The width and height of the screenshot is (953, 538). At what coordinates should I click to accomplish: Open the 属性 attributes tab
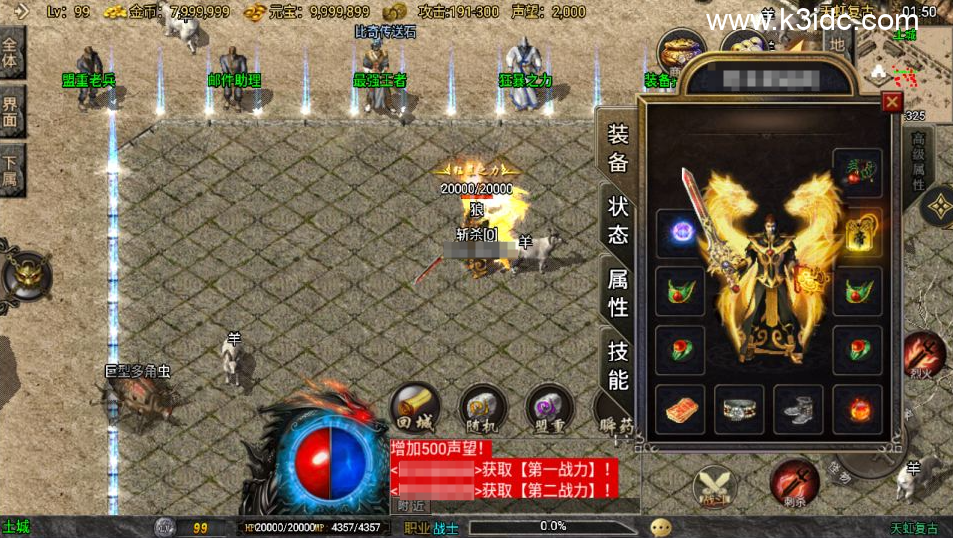(x=618, y=293)
